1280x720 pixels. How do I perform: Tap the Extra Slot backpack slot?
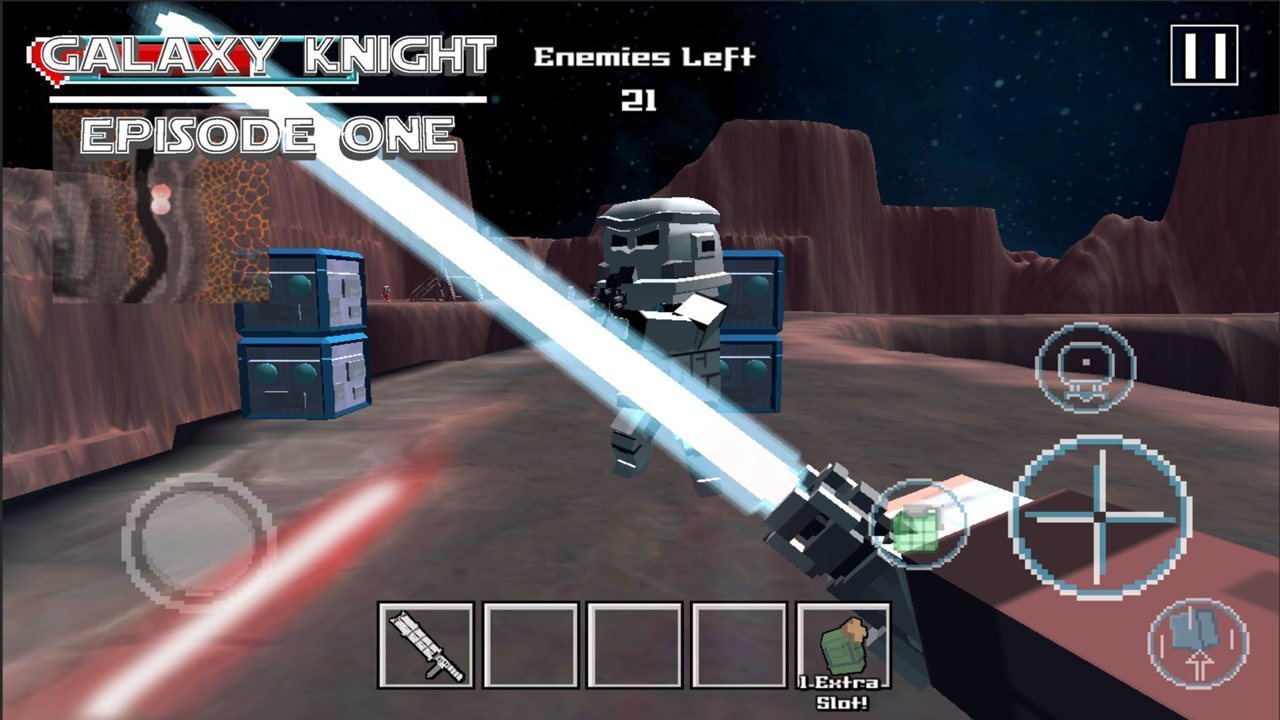pyautogui.click(x=843, y=646)
